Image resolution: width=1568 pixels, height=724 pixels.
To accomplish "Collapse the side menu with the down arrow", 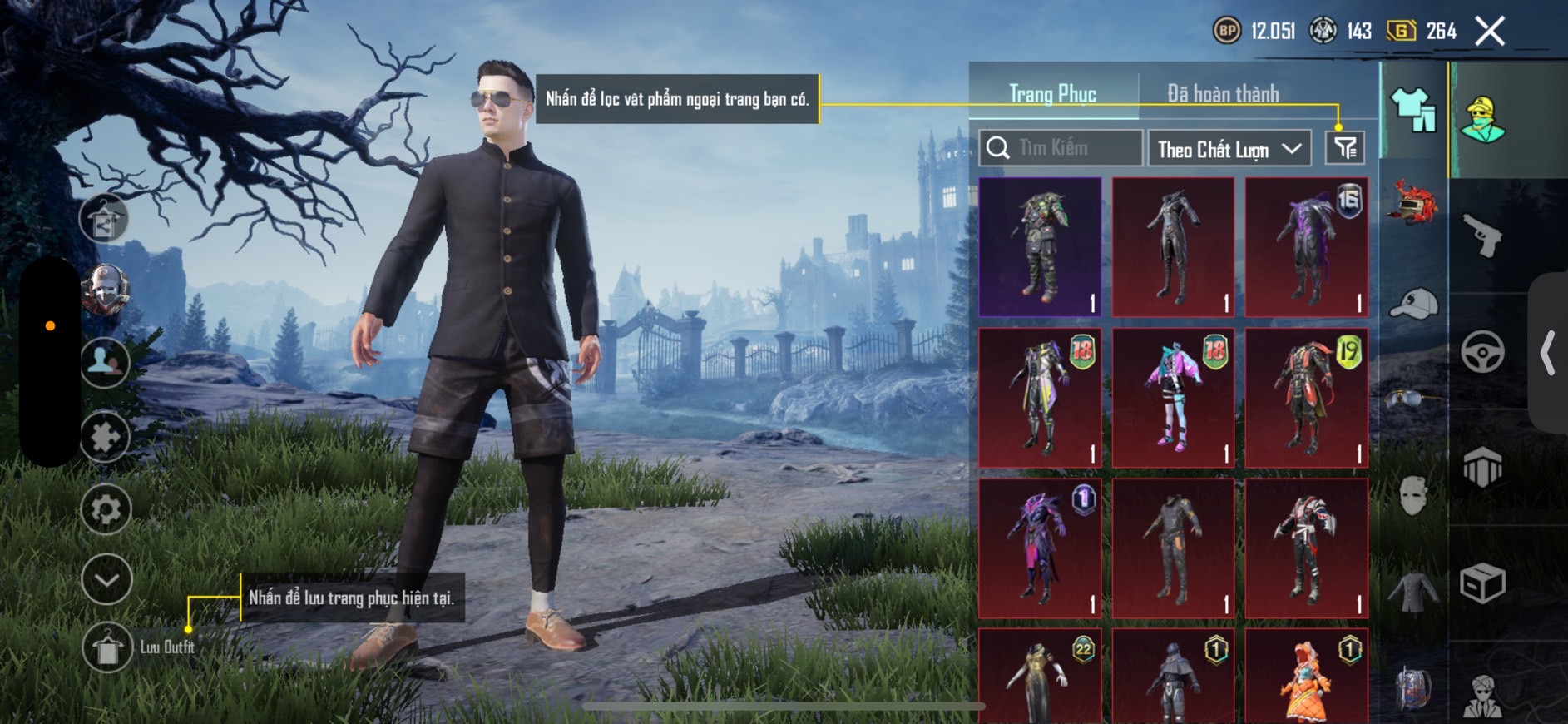I will click(106, 578).
